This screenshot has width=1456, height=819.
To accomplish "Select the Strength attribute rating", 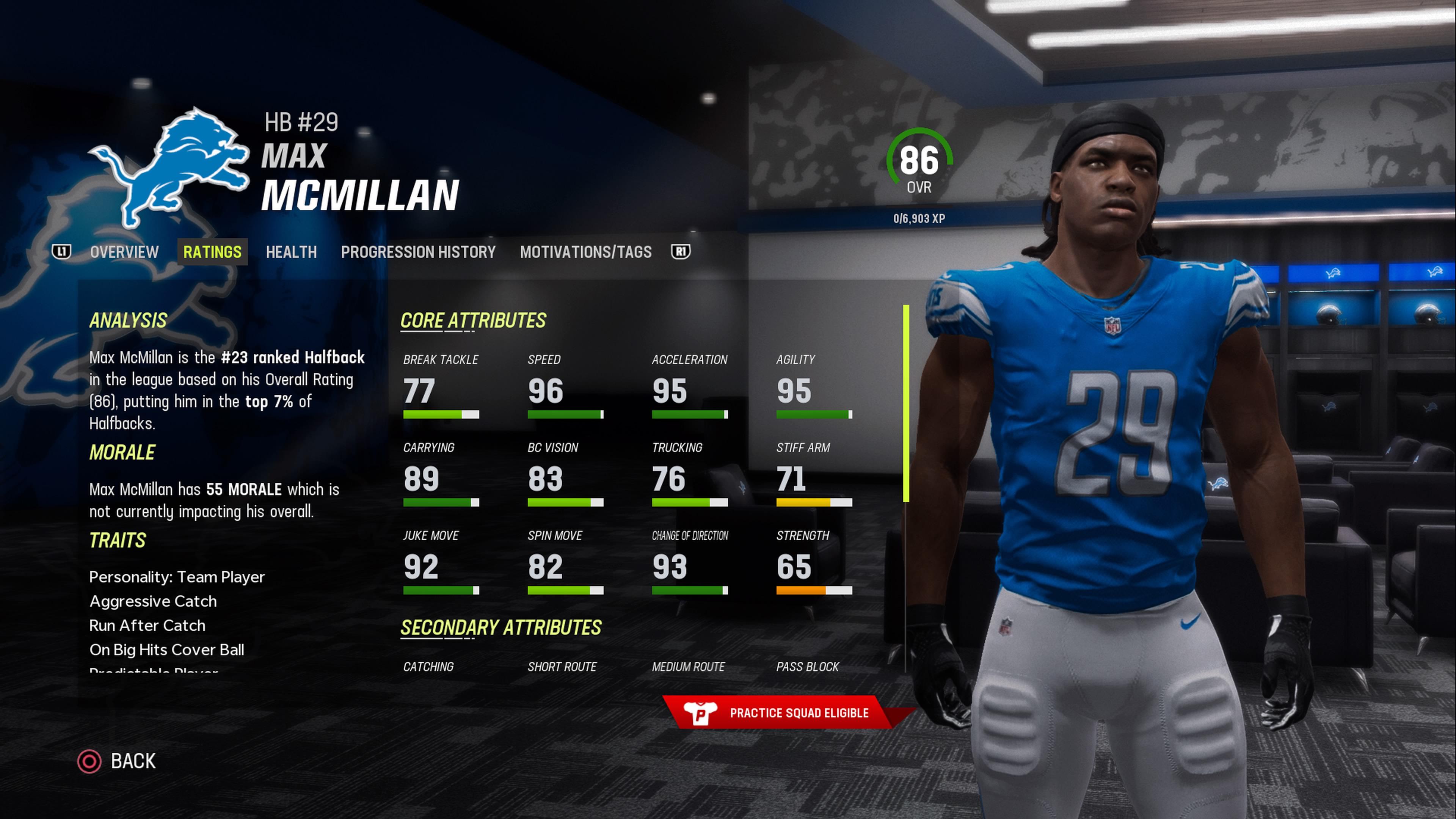I will (x=813, y=566).
